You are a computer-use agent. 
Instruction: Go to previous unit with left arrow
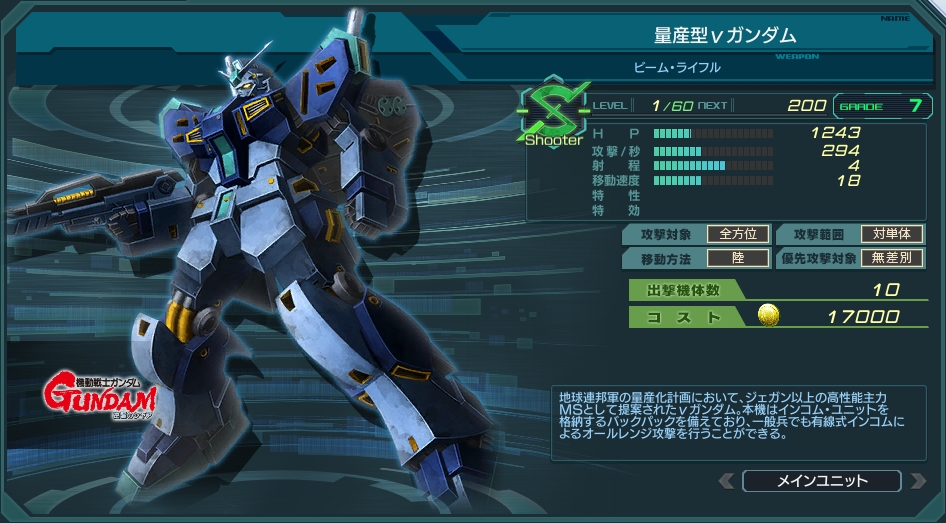coord(727,481)
